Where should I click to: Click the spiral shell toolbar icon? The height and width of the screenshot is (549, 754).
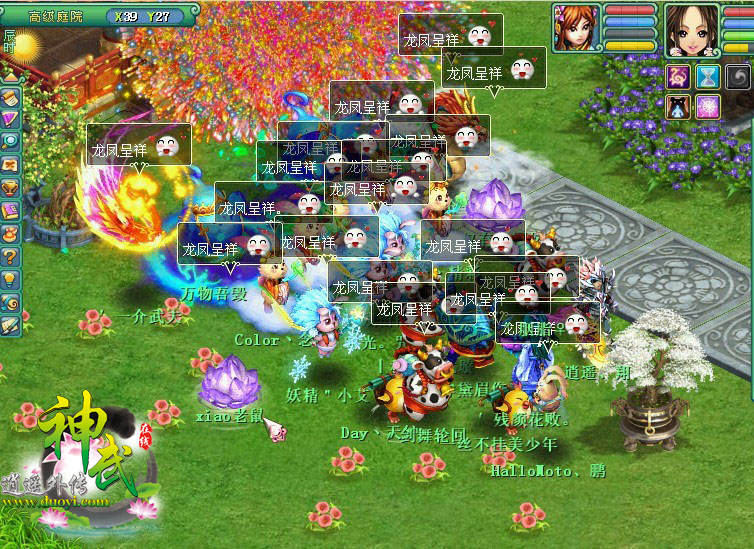(x=10, y=302)
